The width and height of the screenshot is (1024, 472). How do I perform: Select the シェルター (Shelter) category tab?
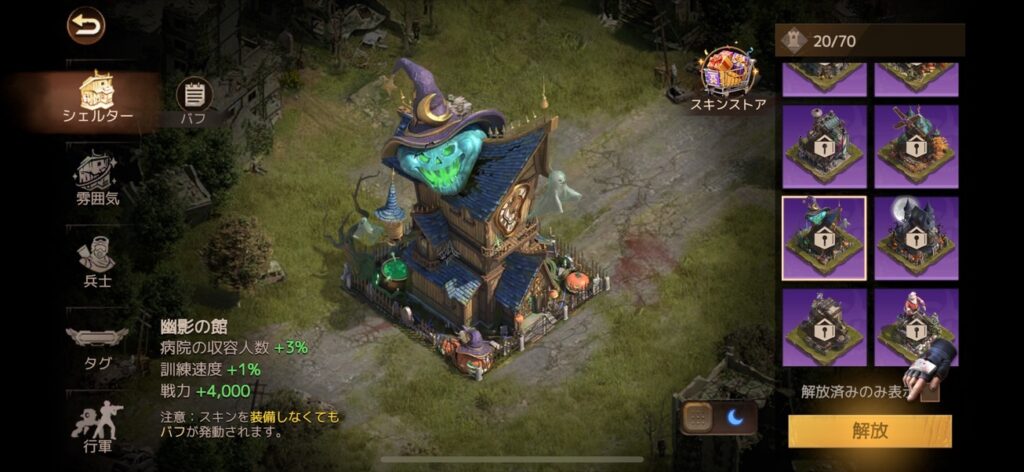pyautogui.click(x=99, y=98)
